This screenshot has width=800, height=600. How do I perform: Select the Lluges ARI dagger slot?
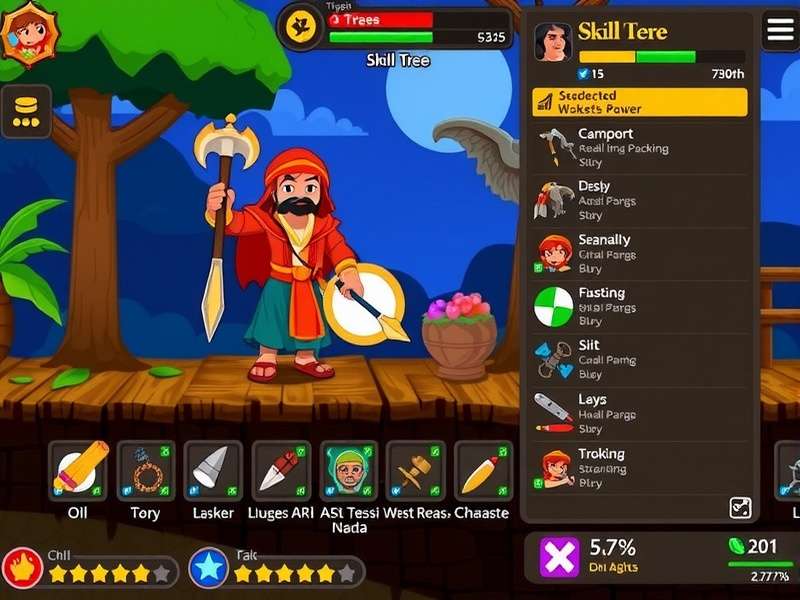[281, 470]
